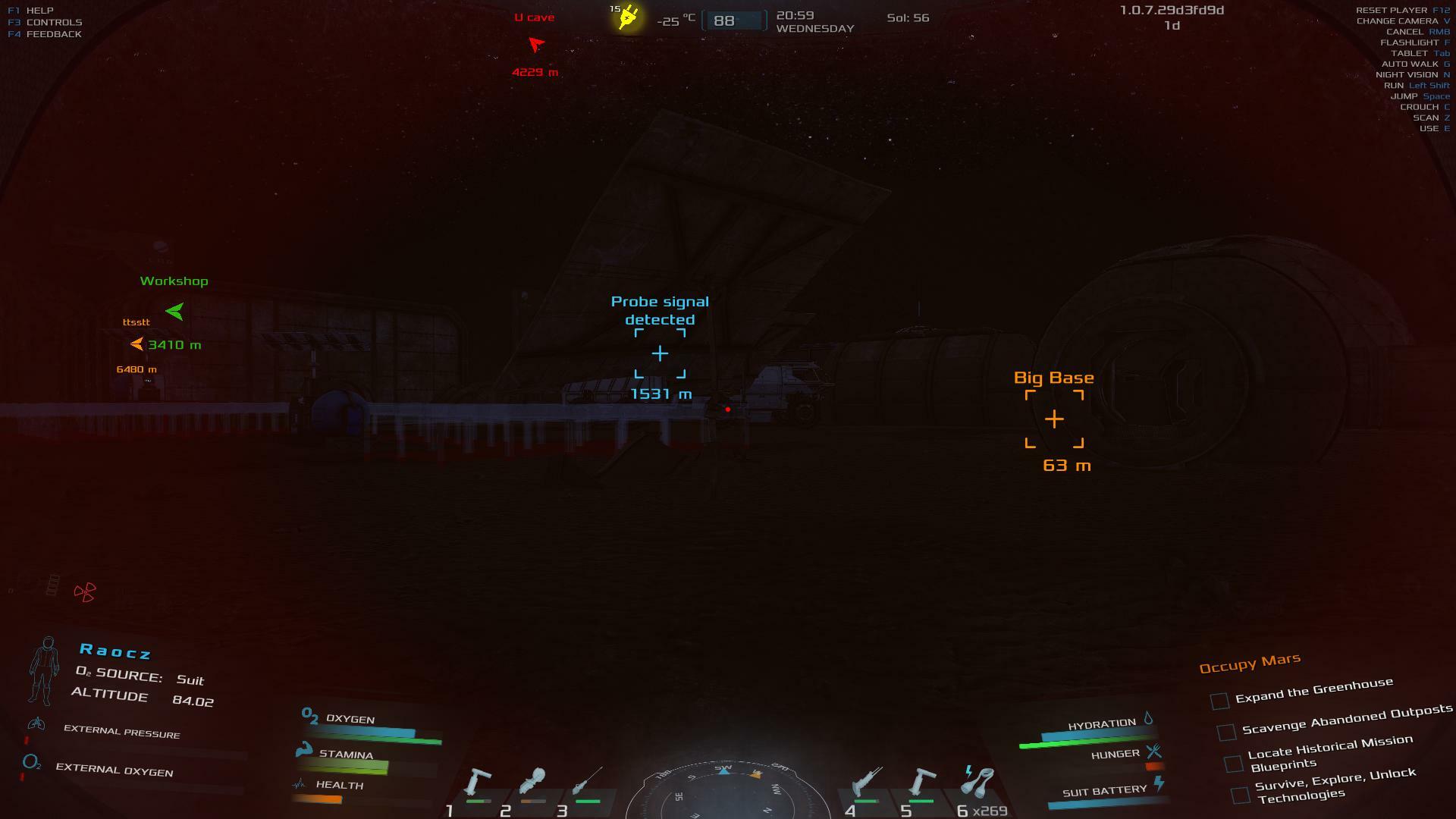Viewport: 1456px width, 819px height.
Task: Click the green Workshop waypoint arrow
Action: tap(175, 311)
